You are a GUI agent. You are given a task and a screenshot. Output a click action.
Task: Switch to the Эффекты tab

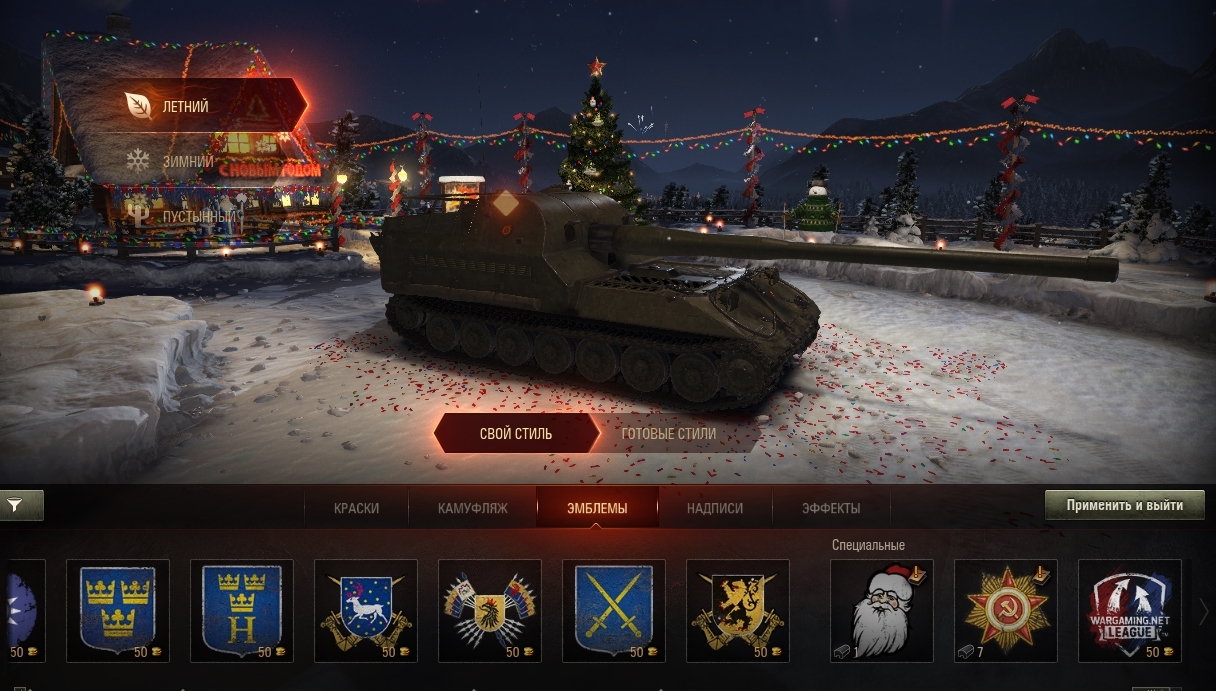click(x=831, y=508)
